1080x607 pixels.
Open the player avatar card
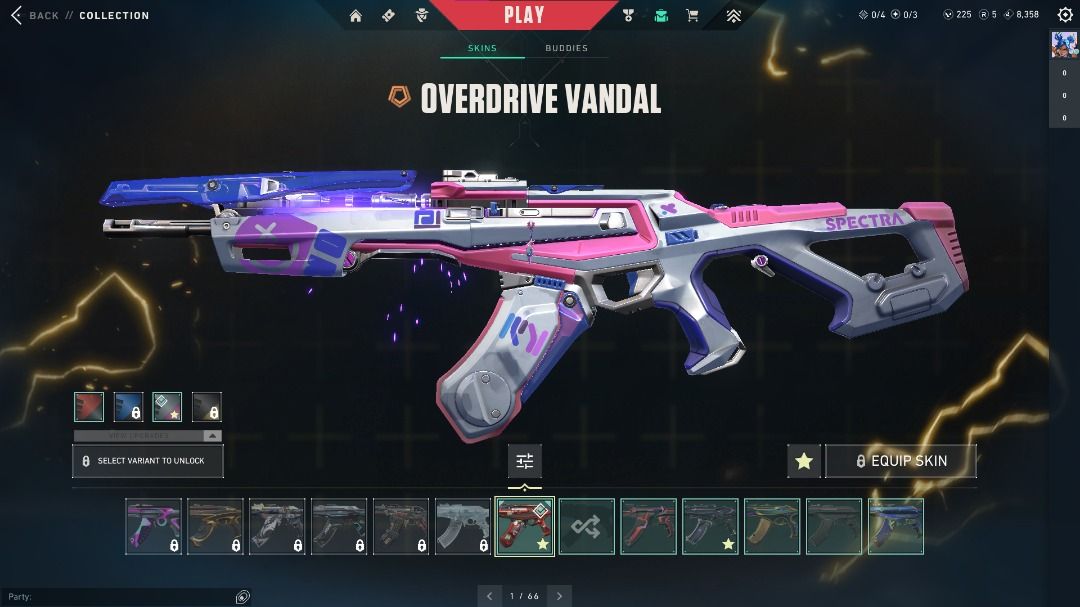(1064, 45)
